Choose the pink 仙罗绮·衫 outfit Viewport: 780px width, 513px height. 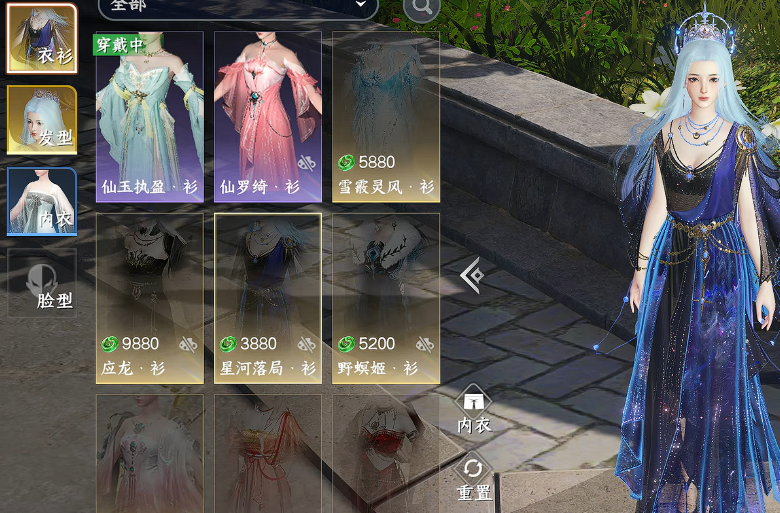tap(267, 116)
